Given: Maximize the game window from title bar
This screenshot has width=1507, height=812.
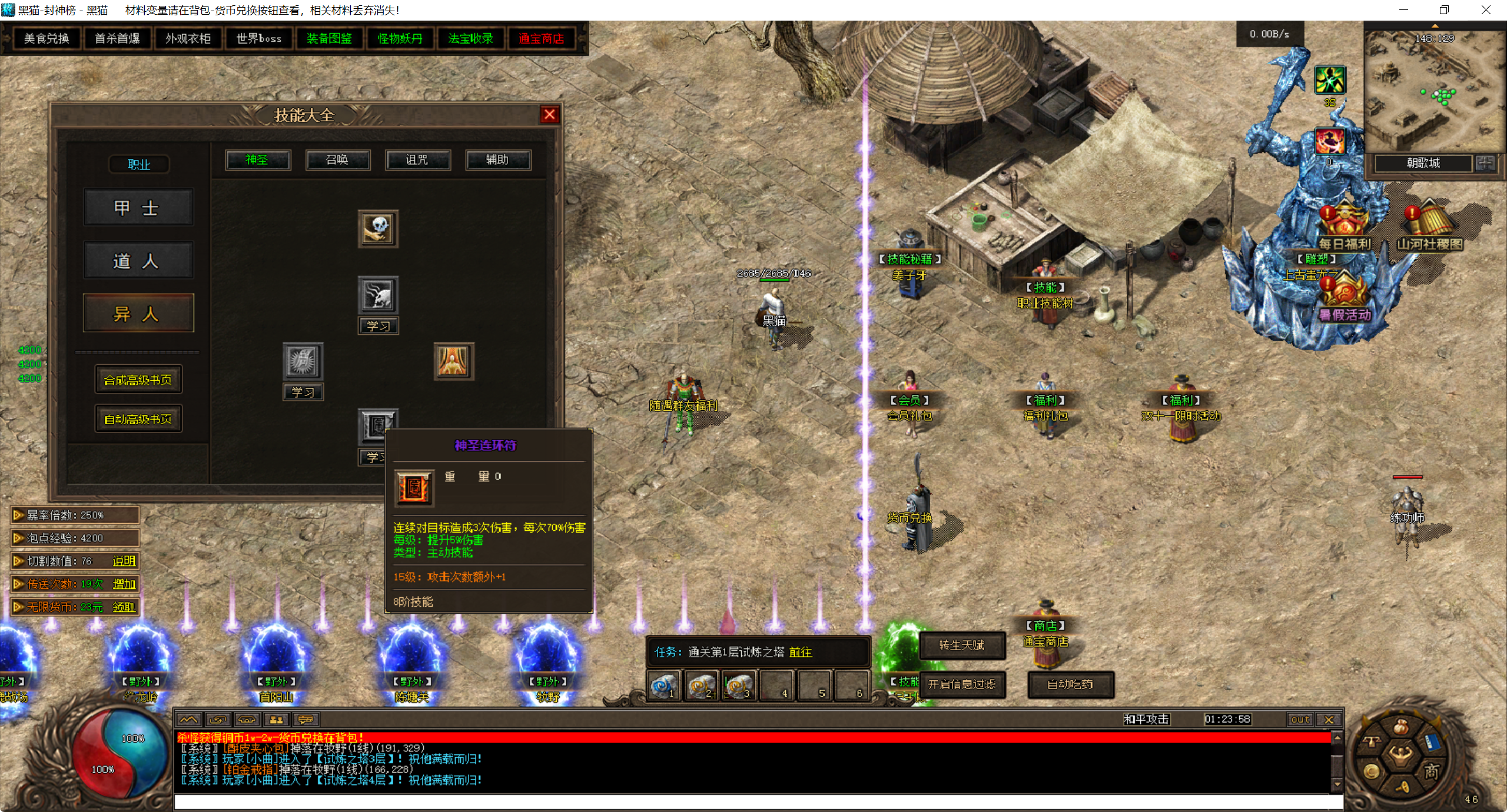Looking at the screenshot, I should pyautogui.click(x=1444, y=10).
